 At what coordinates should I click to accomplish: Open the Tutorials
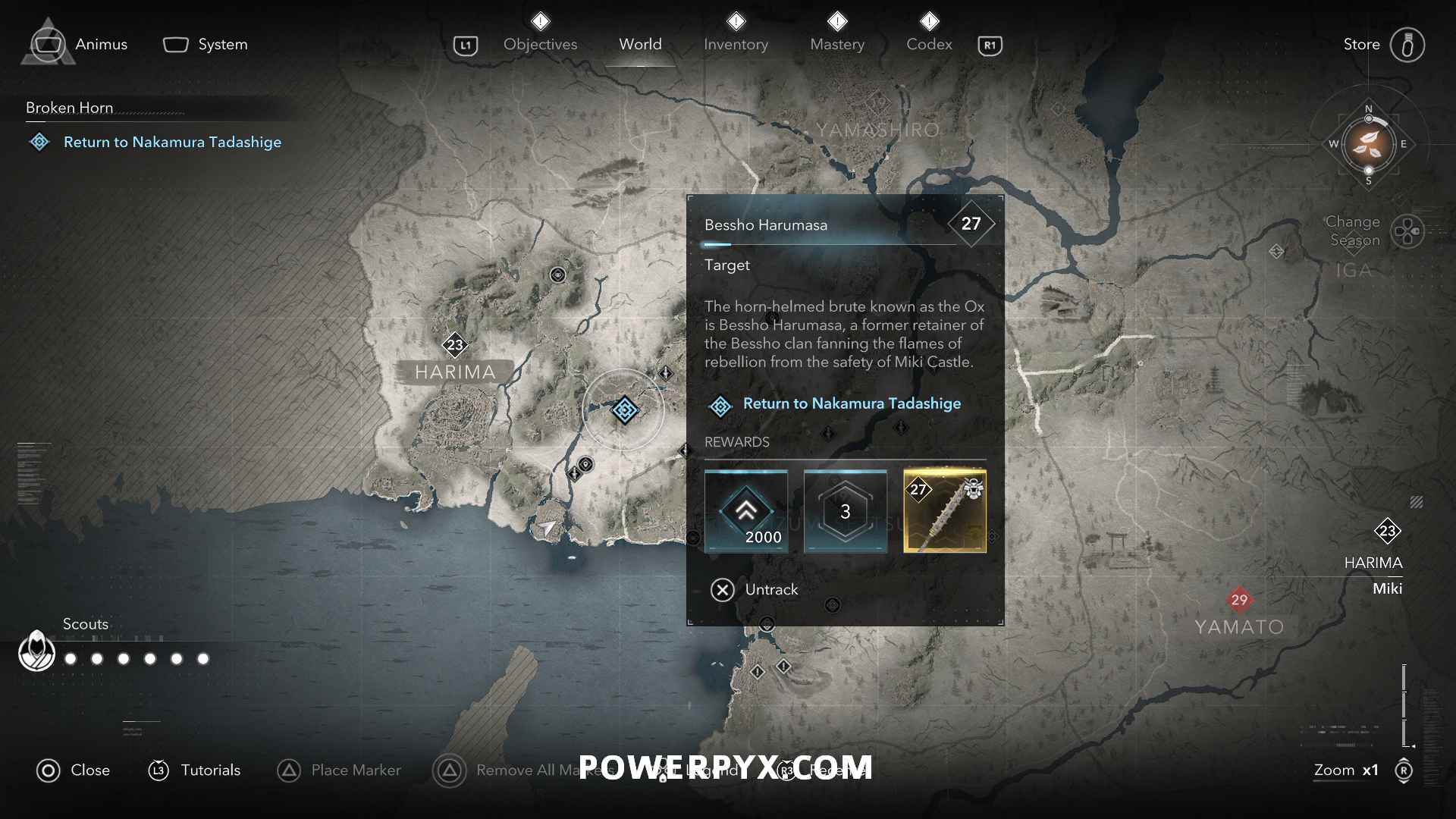point(194,770)
